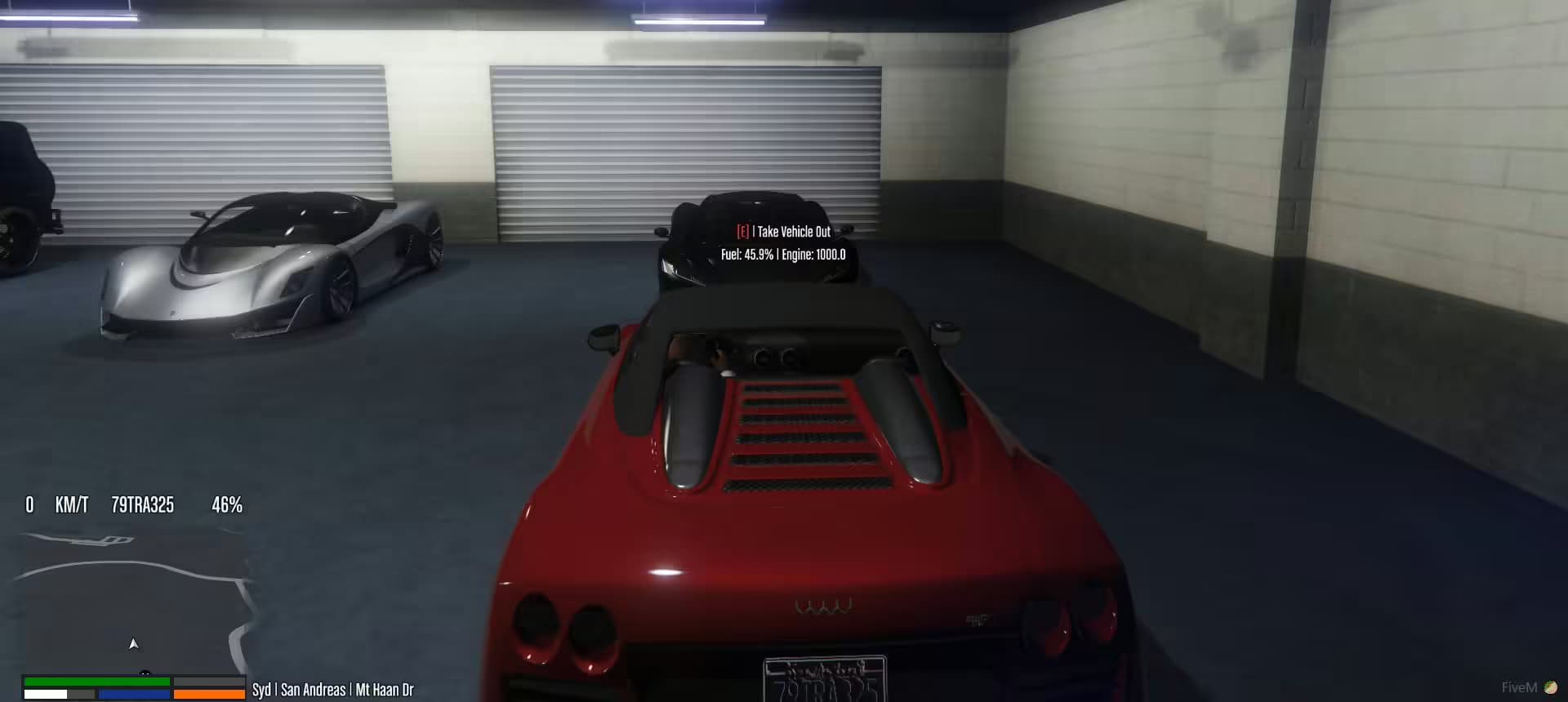This screenshot has height=702, width=1568.
Task: Select the 79TRA325 license plate readout
Action: click(x=141, y=506)
